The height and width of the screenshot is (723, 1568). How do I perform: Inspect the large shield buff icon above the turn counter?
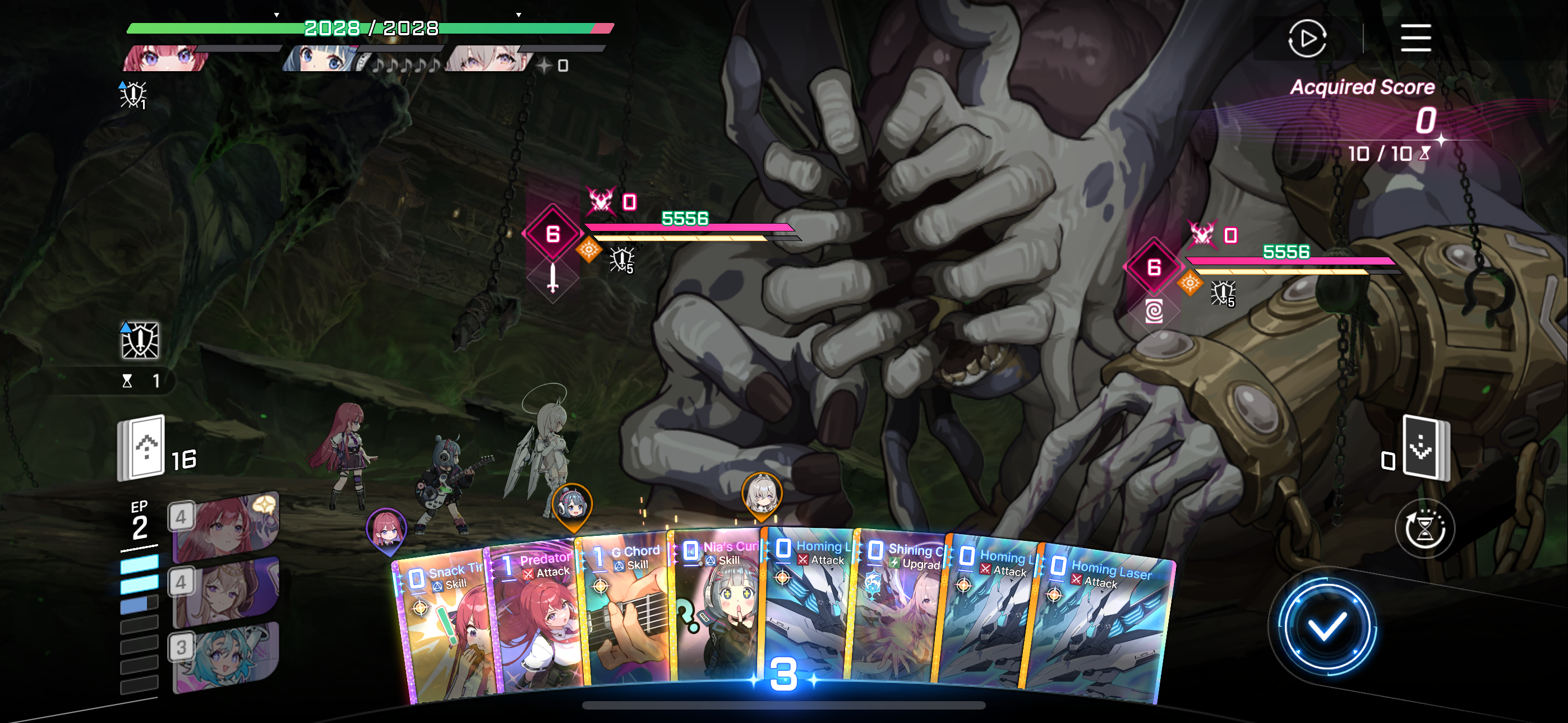140,340
